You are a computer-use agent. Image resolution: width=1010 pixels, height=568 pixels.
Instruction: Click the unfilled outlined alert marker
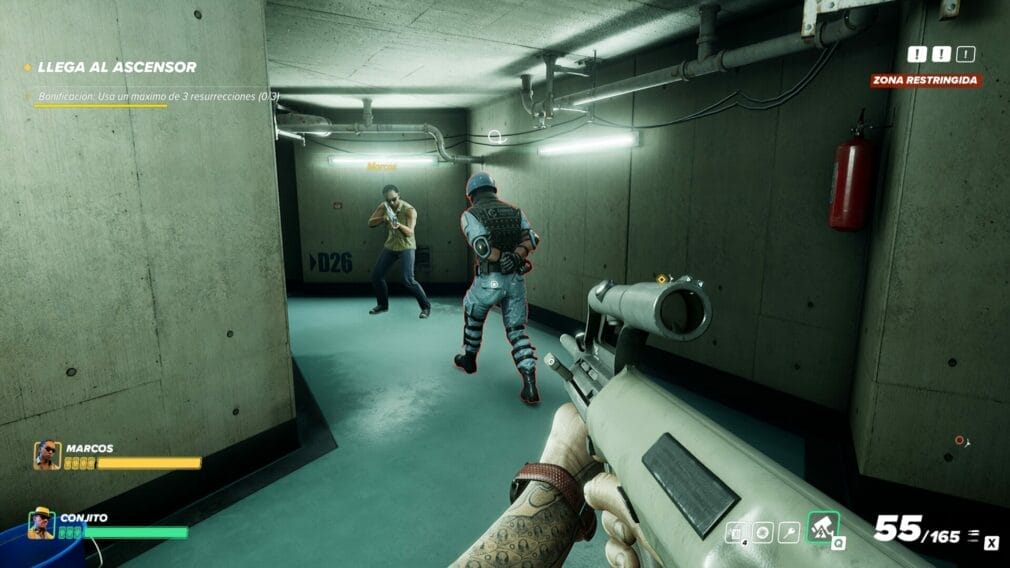[x=964, y=55]
